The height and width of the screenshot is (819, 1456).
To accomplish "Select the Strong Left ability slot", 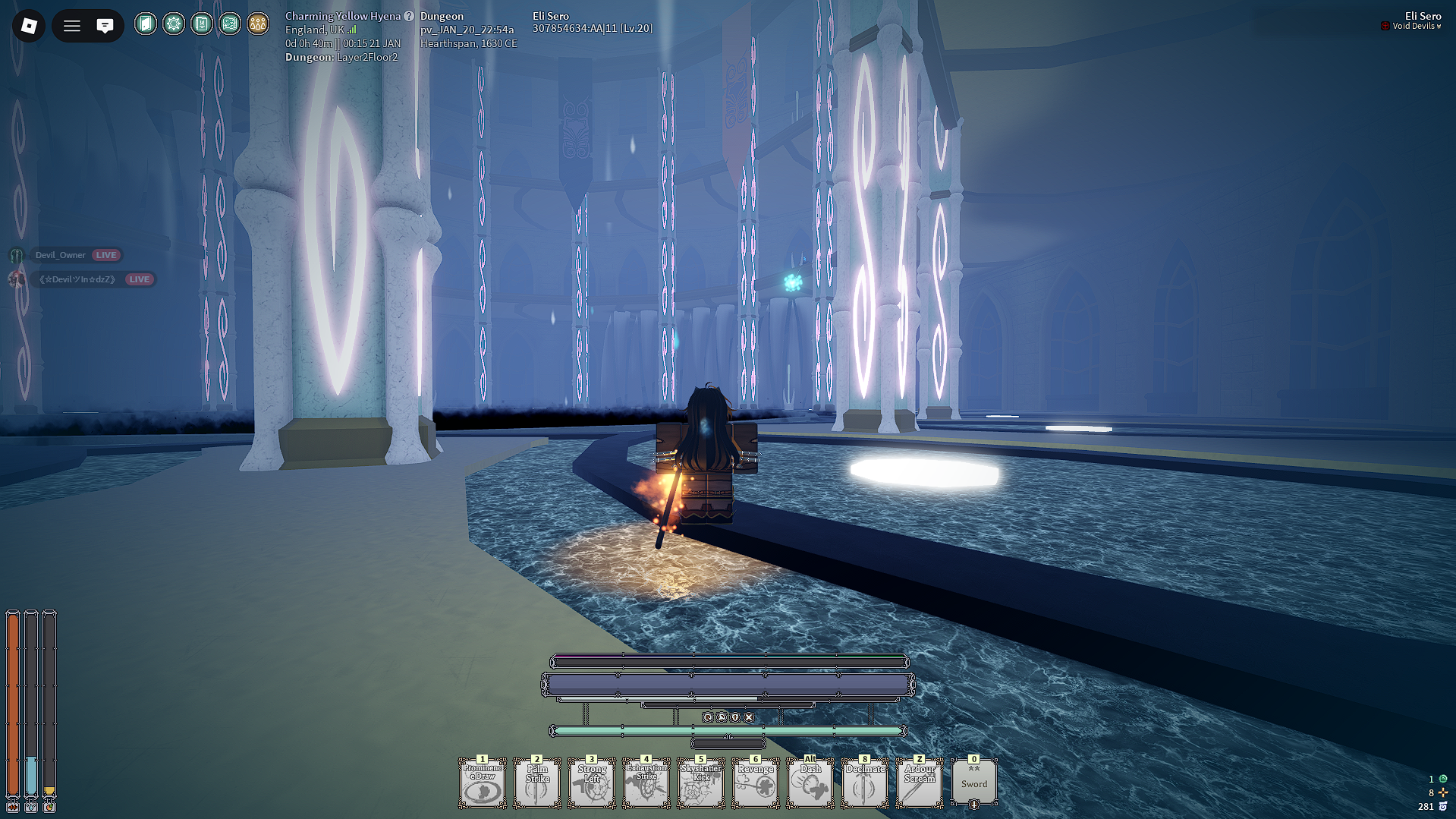I will 592,783.
